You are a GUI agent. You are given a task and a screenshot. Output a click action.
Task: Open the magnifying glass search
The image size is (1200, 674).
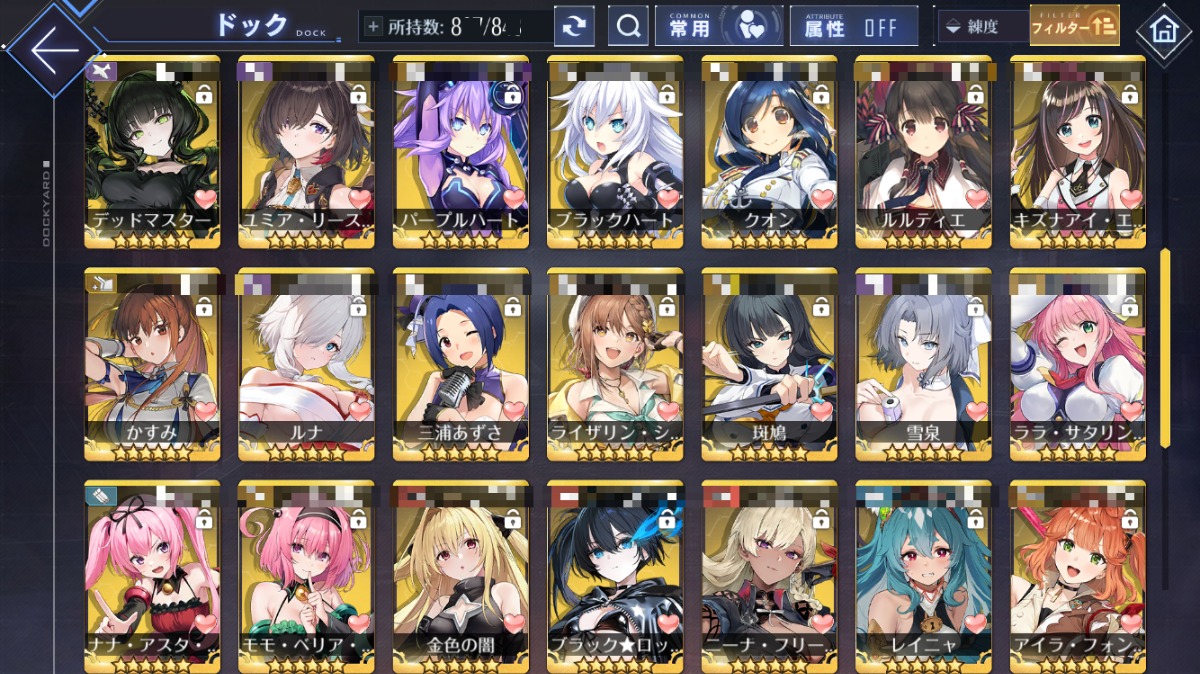(x=629, y=27)
